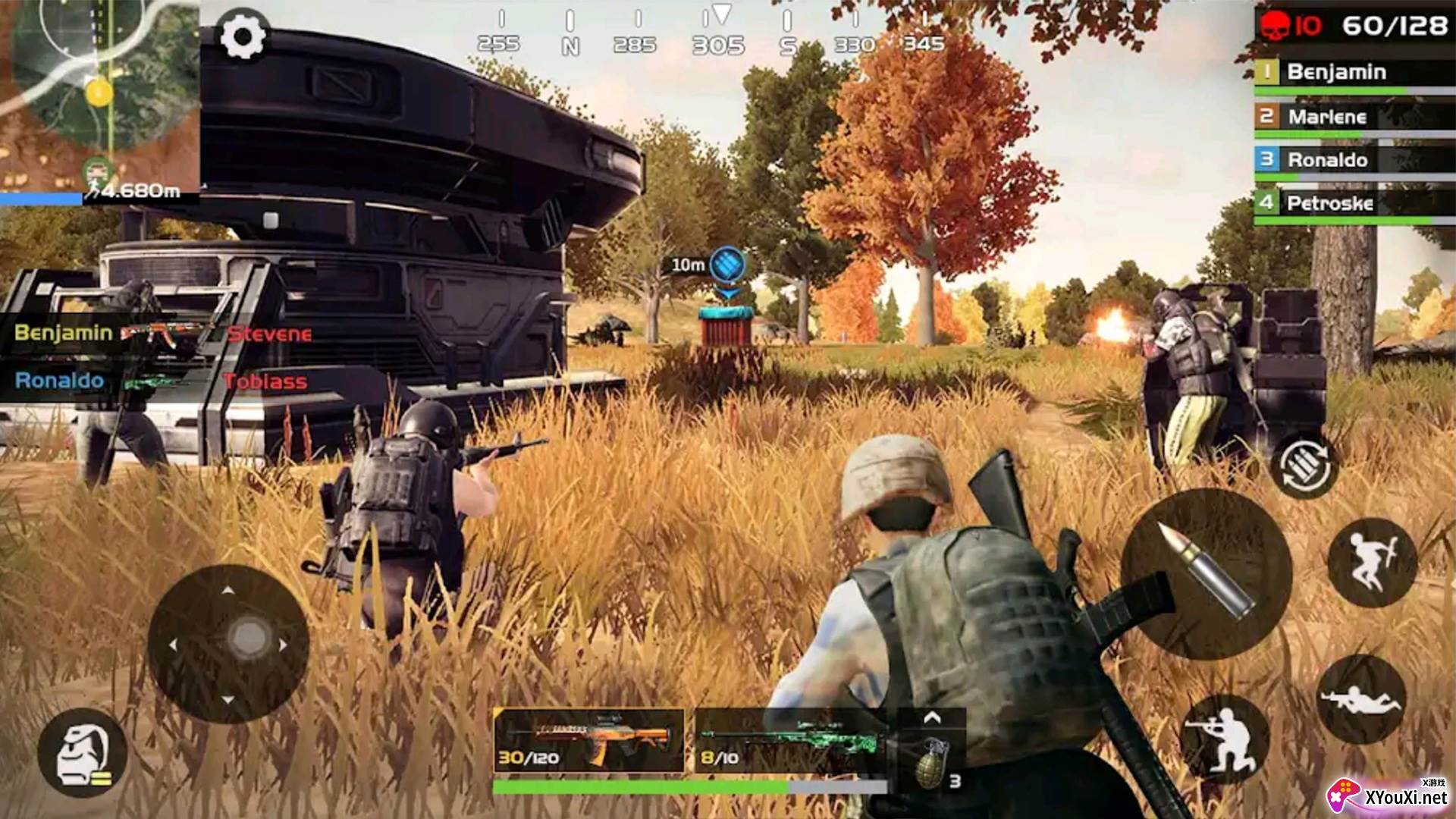
Task: Expand the throwables arrow above grenade
Action: pyautogui.click(x=932, y=717)
